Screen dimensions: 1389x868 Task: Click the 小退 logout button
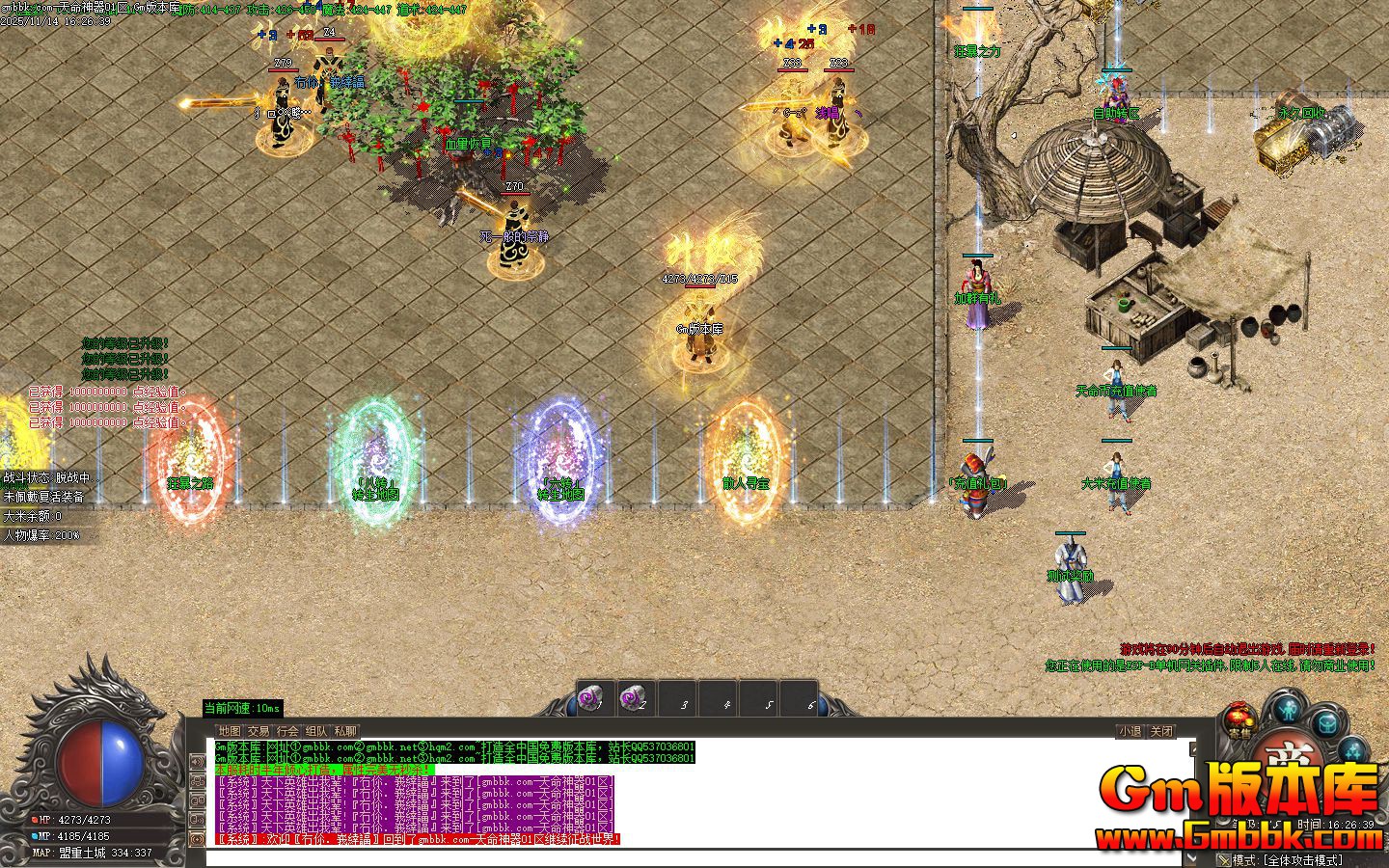coord(1130,731)
